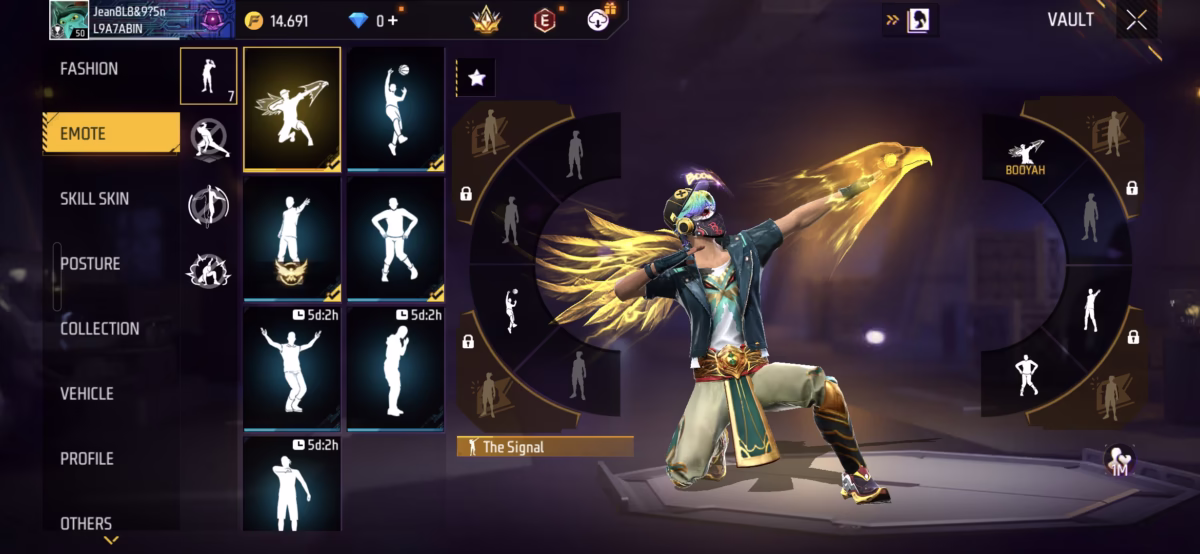Select the Emote category tab
This screenshot has height=554, width=1200.
pos(83,134)
